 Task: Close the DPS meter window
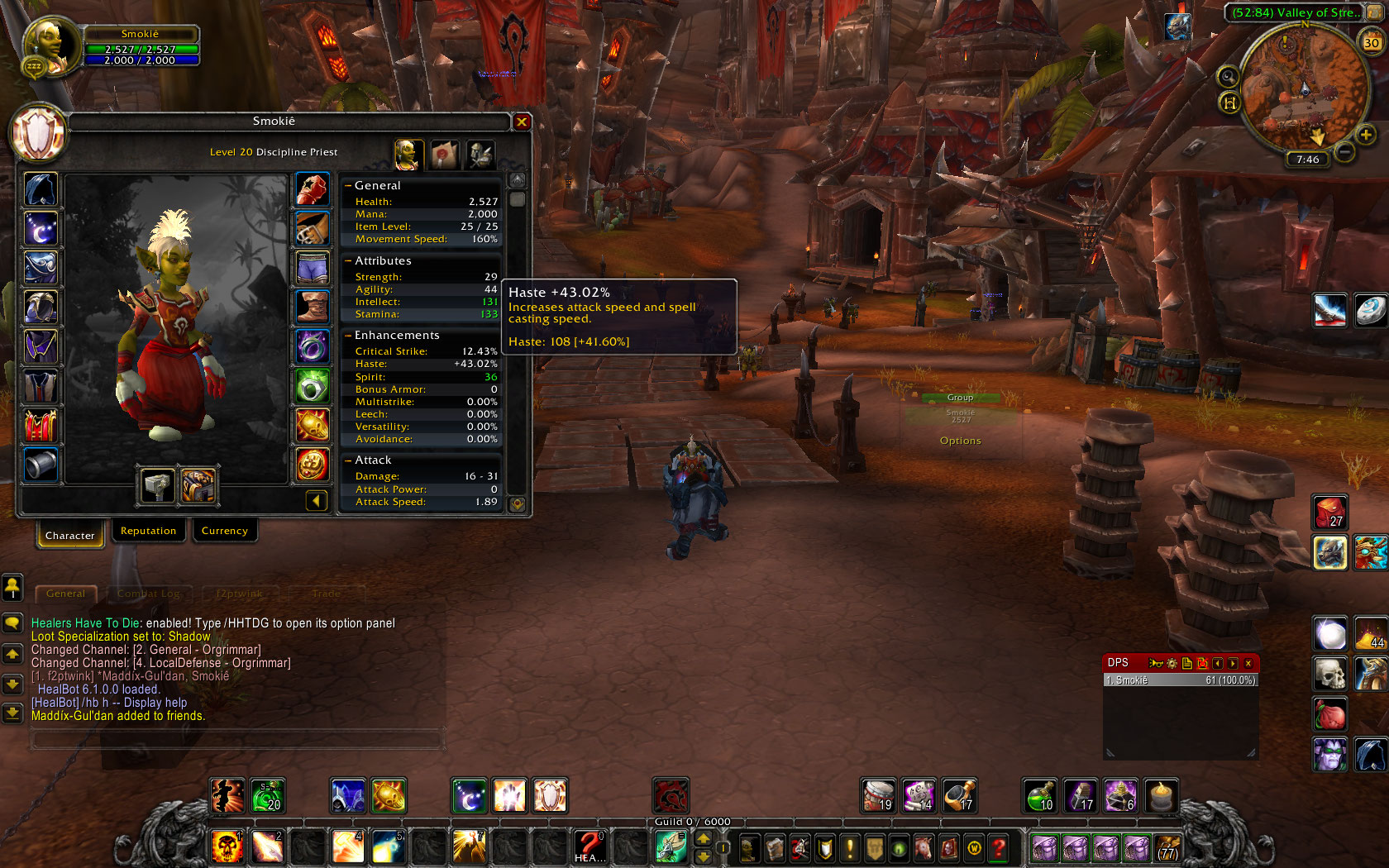1248,663
